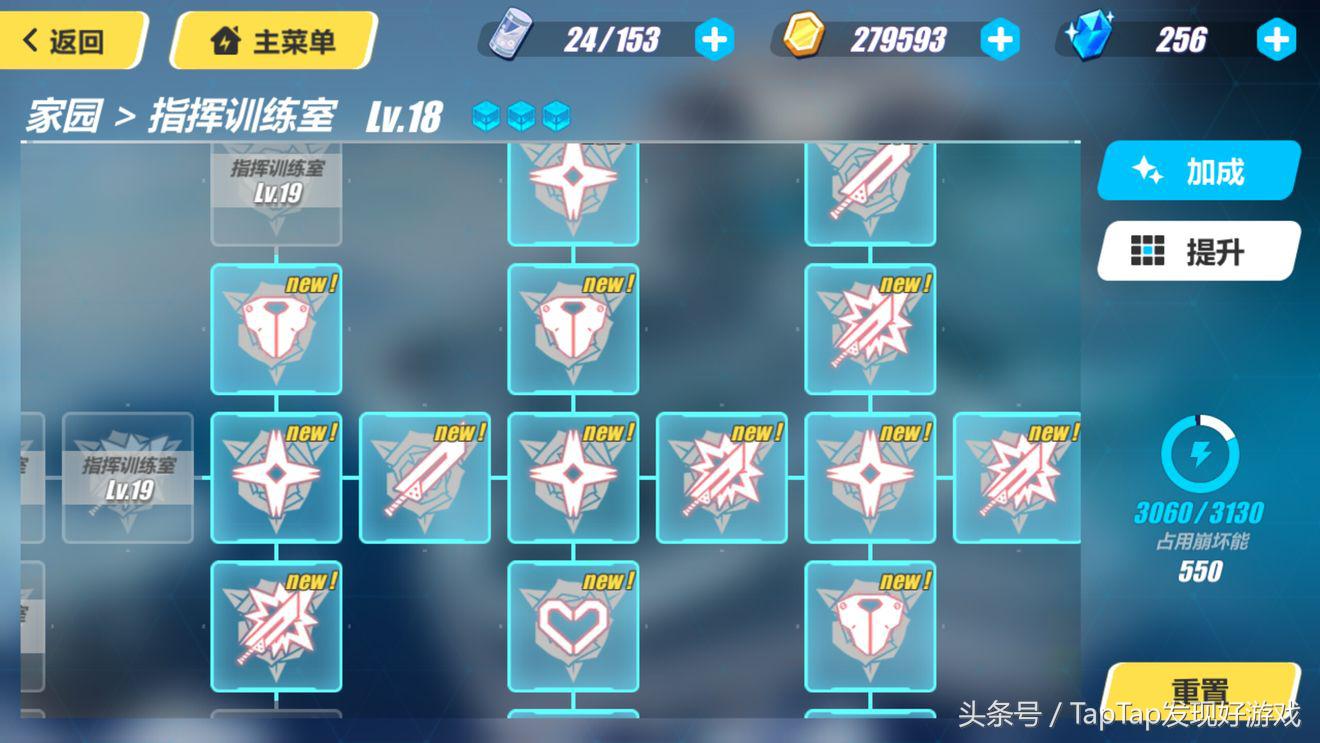Open the 加成 bonus panel
Image resolution: width=1320 pixels, height=743 pixels.
point(1197,172)
